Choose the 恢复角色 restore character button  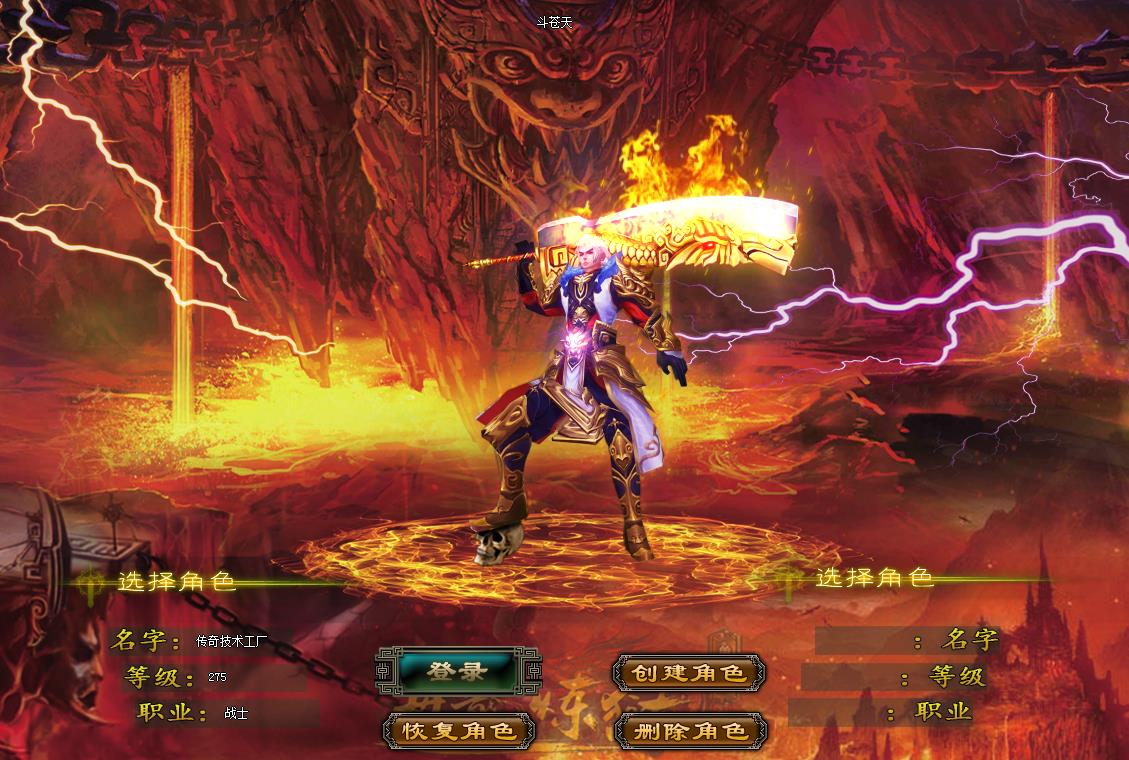[x=459, y=730]
